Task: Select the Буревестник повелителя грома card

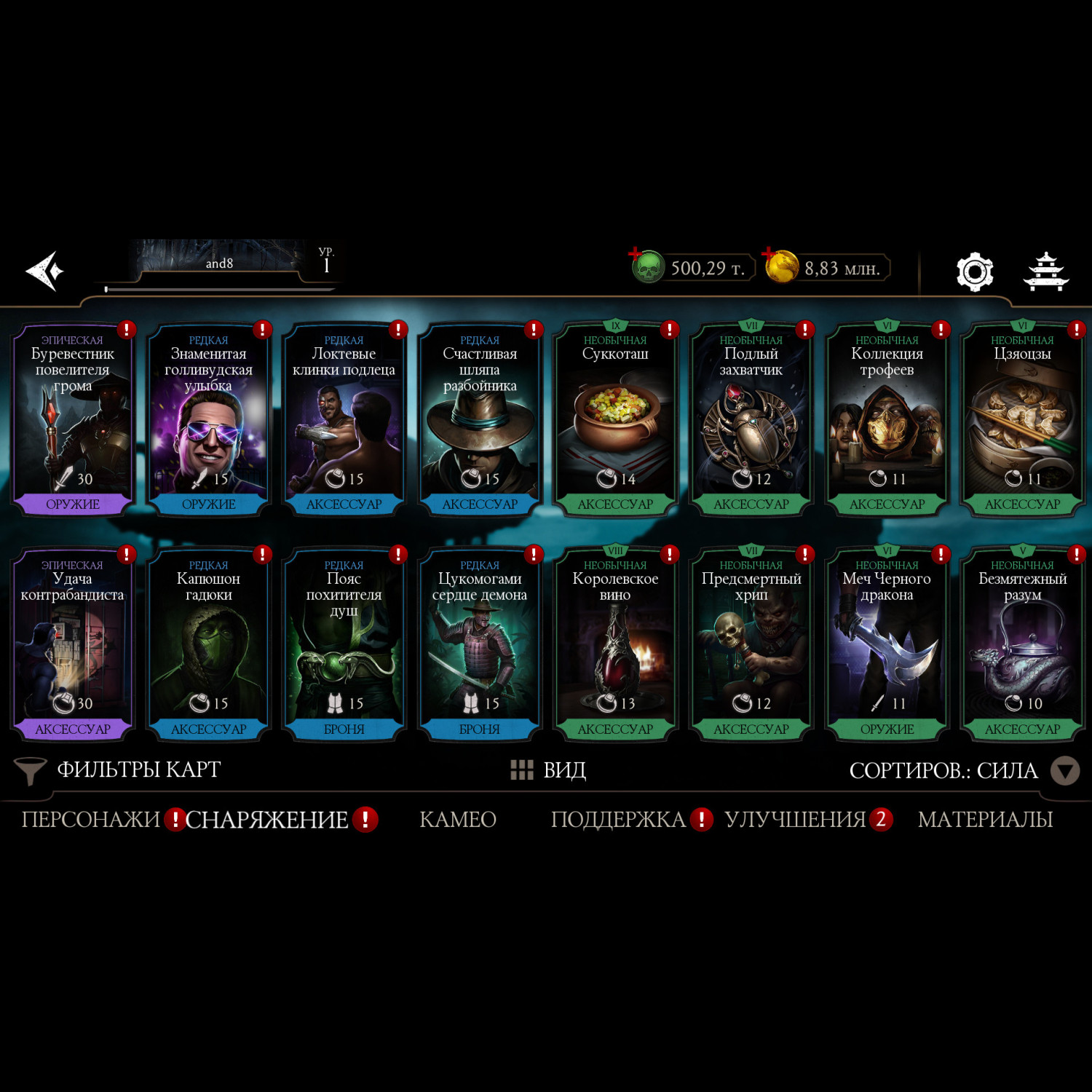Action: [x=72, y=420]
